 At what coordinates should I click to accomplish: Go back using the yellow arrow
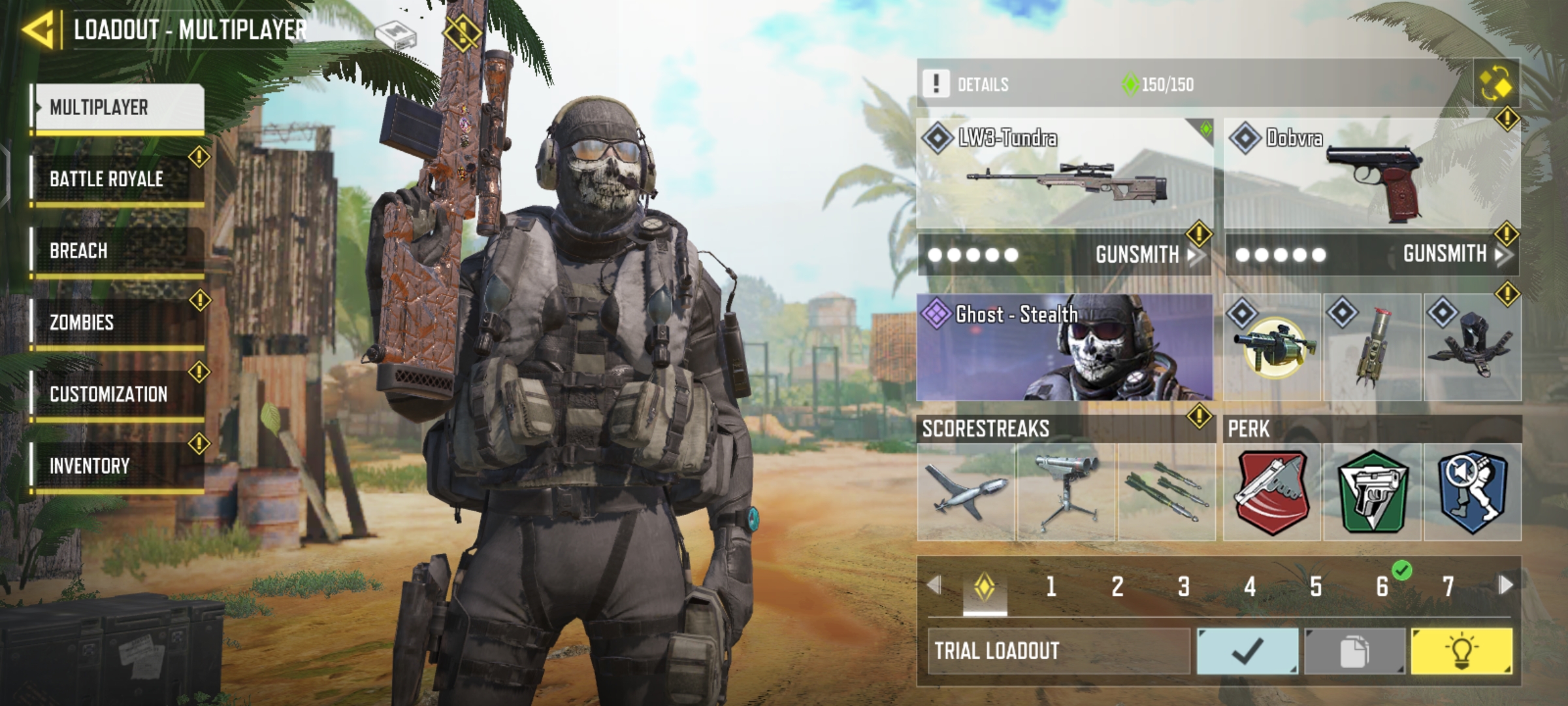(38, 29)
